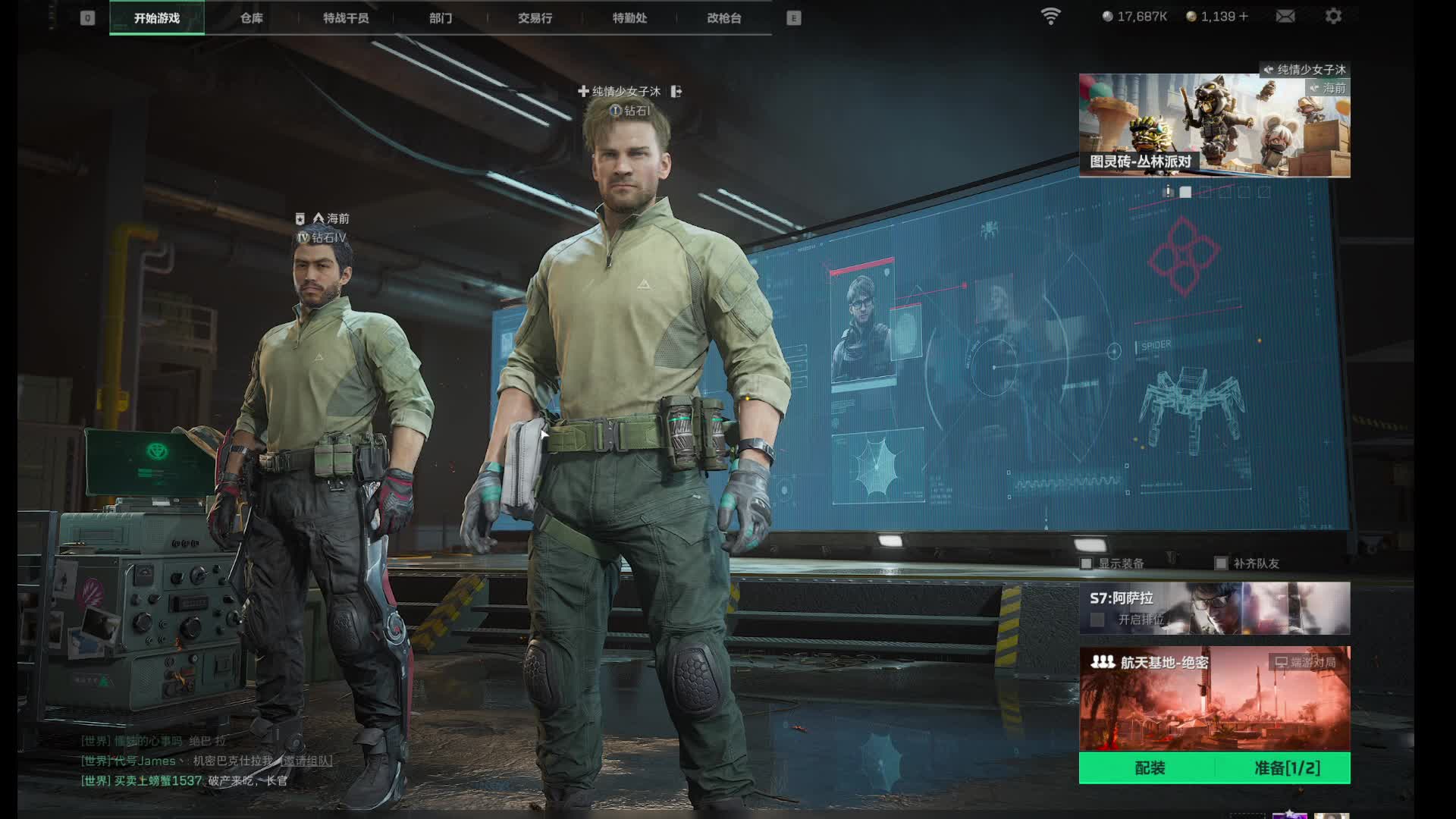Open the 仓库 warehouse tab

[252, 18]
